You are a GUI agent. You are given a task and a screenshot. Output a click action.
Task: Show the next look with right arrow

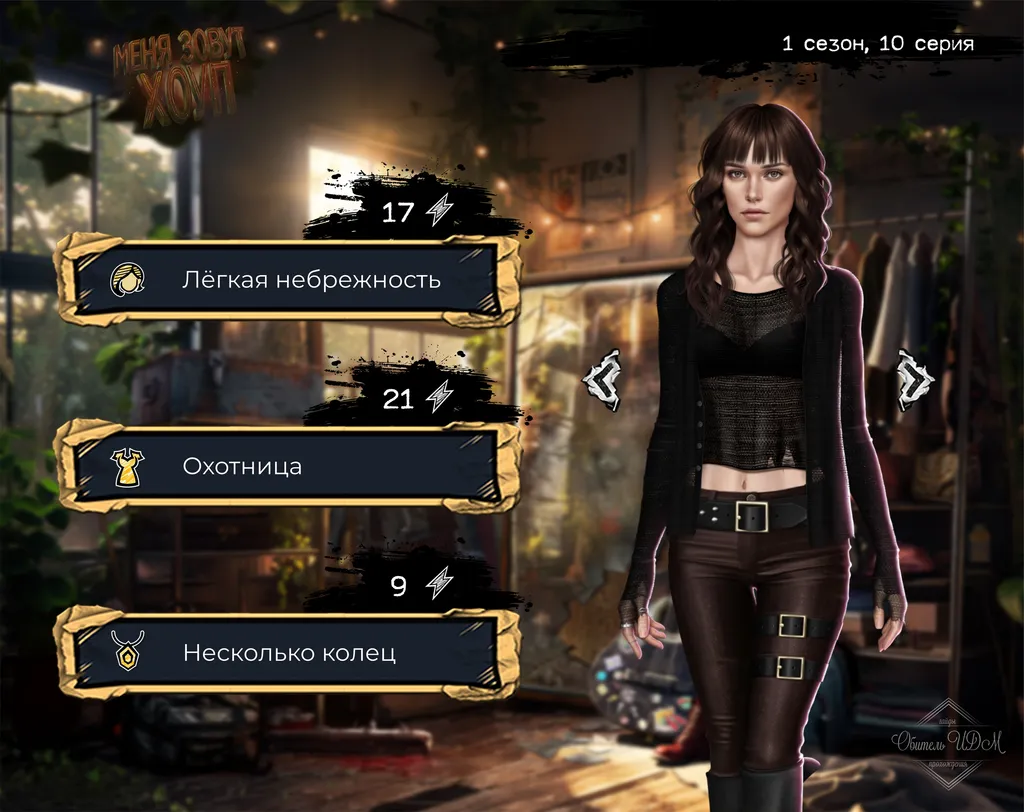[x=914, y=380]
